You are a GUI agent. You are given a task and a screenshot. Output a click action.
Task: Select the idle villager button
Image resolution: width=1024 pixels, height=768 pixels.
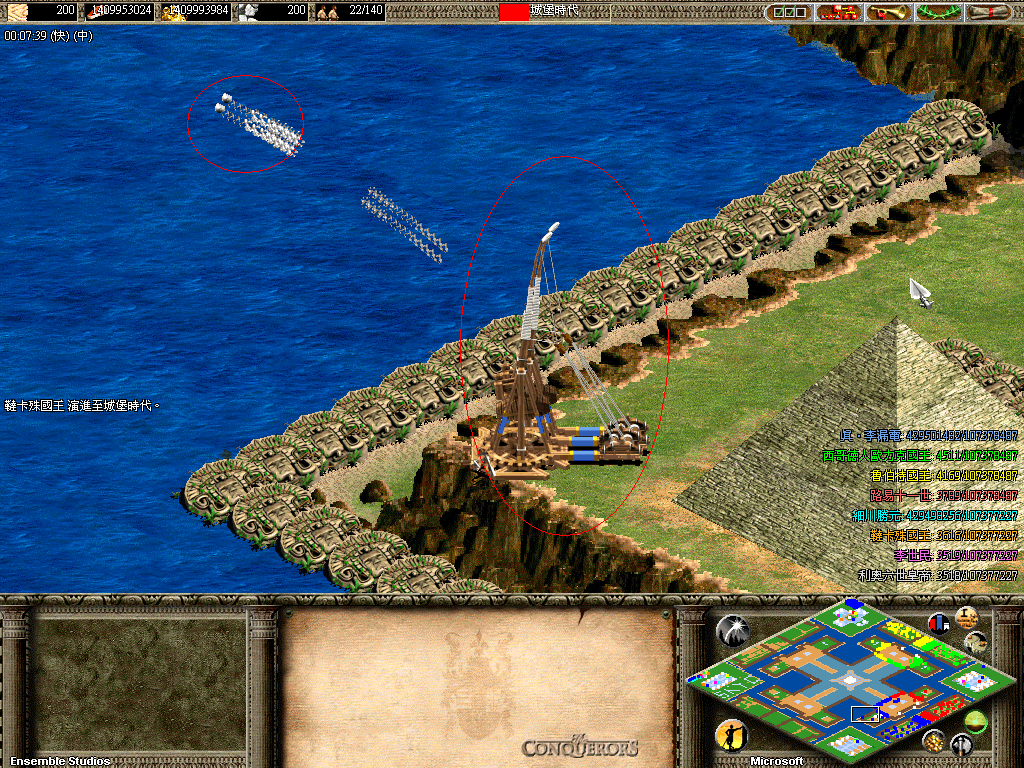click(x=731, y=735)
